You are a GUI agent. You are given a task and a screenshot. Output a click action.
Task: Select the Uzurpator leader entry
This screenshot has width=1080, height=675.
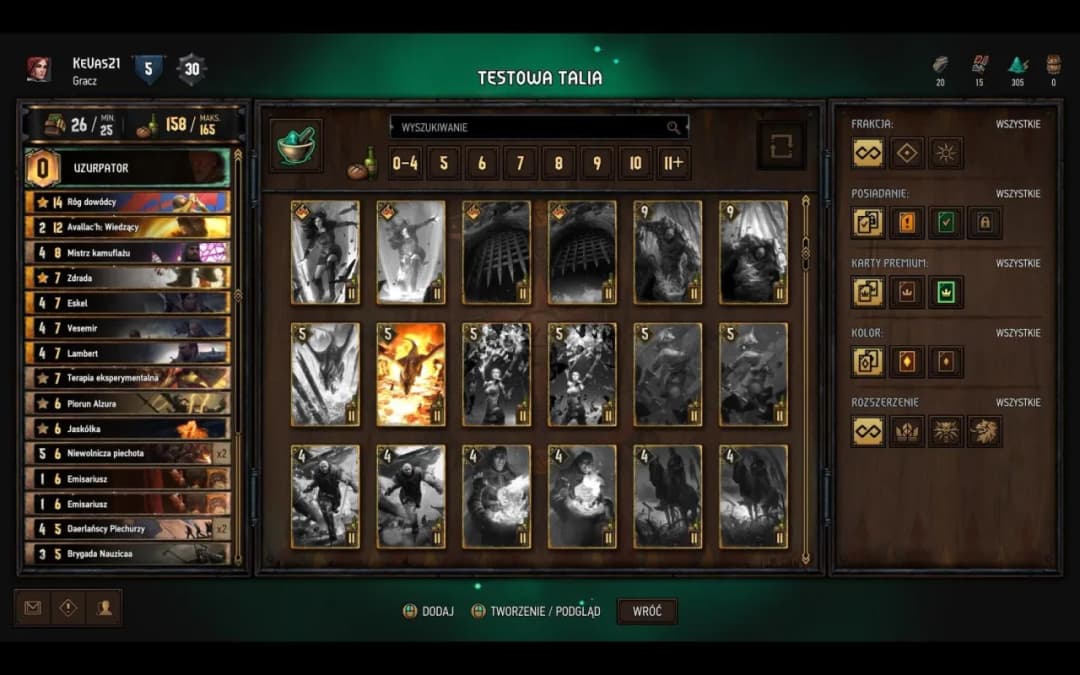click(x=128, y=168)
